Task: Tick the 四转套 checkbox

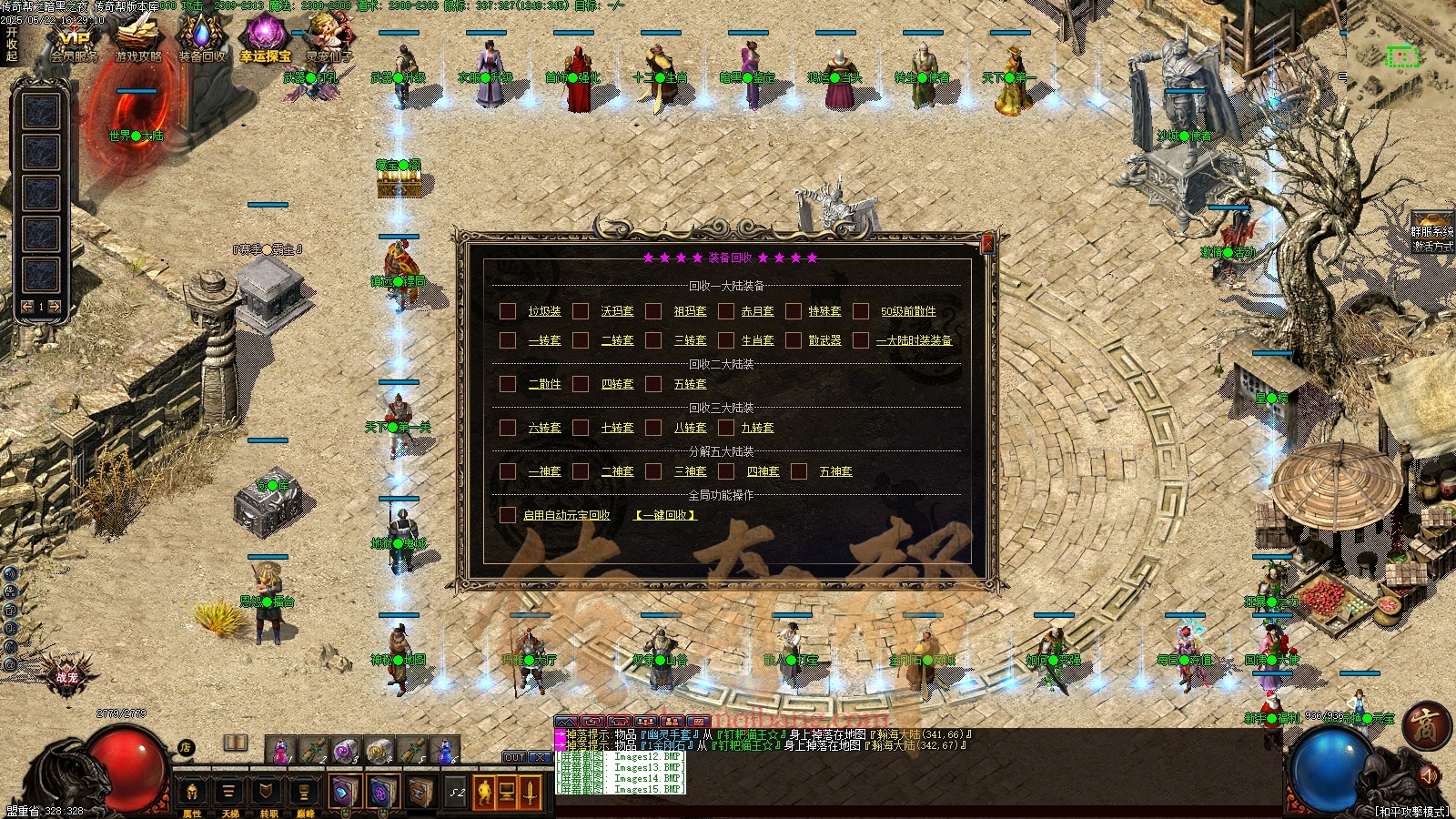Action: point(581,384)
